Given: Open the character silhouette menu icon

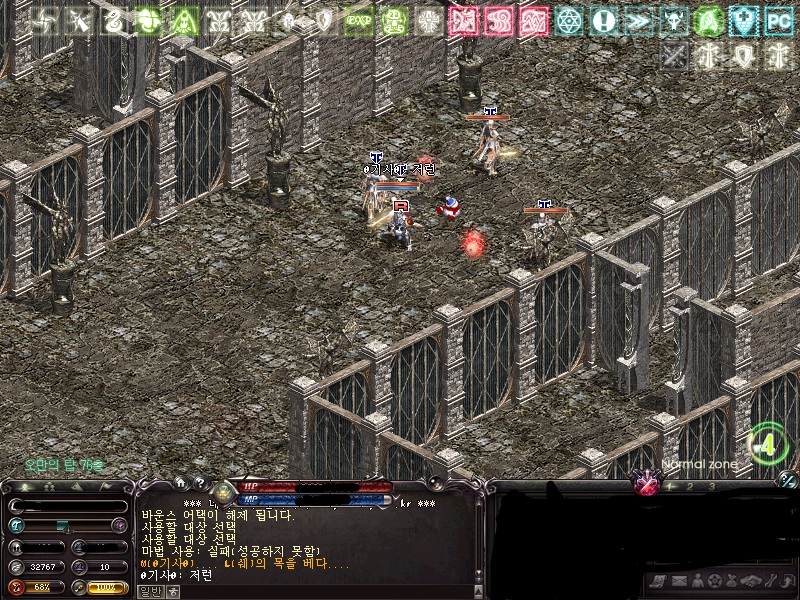Looking at the screenshot, I should [x=697, y=581].
